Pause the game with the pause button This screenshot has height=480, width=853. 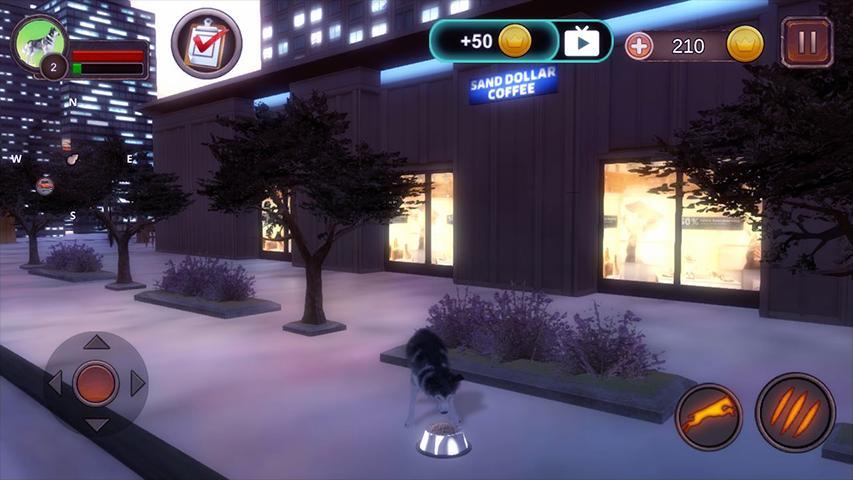point(806,43)
